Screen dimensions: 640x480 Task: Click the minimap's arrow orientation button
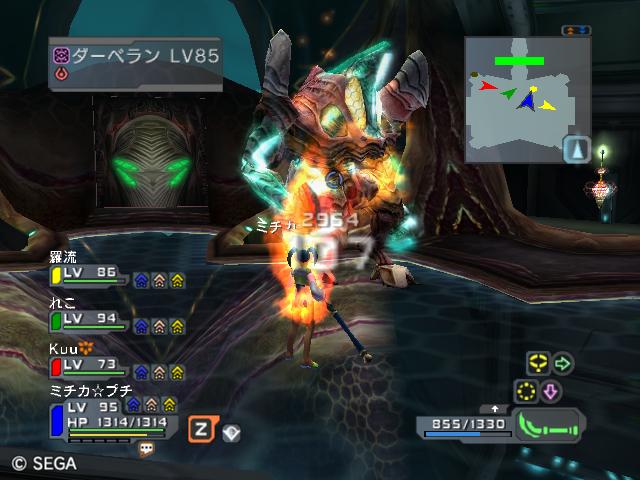575,150
